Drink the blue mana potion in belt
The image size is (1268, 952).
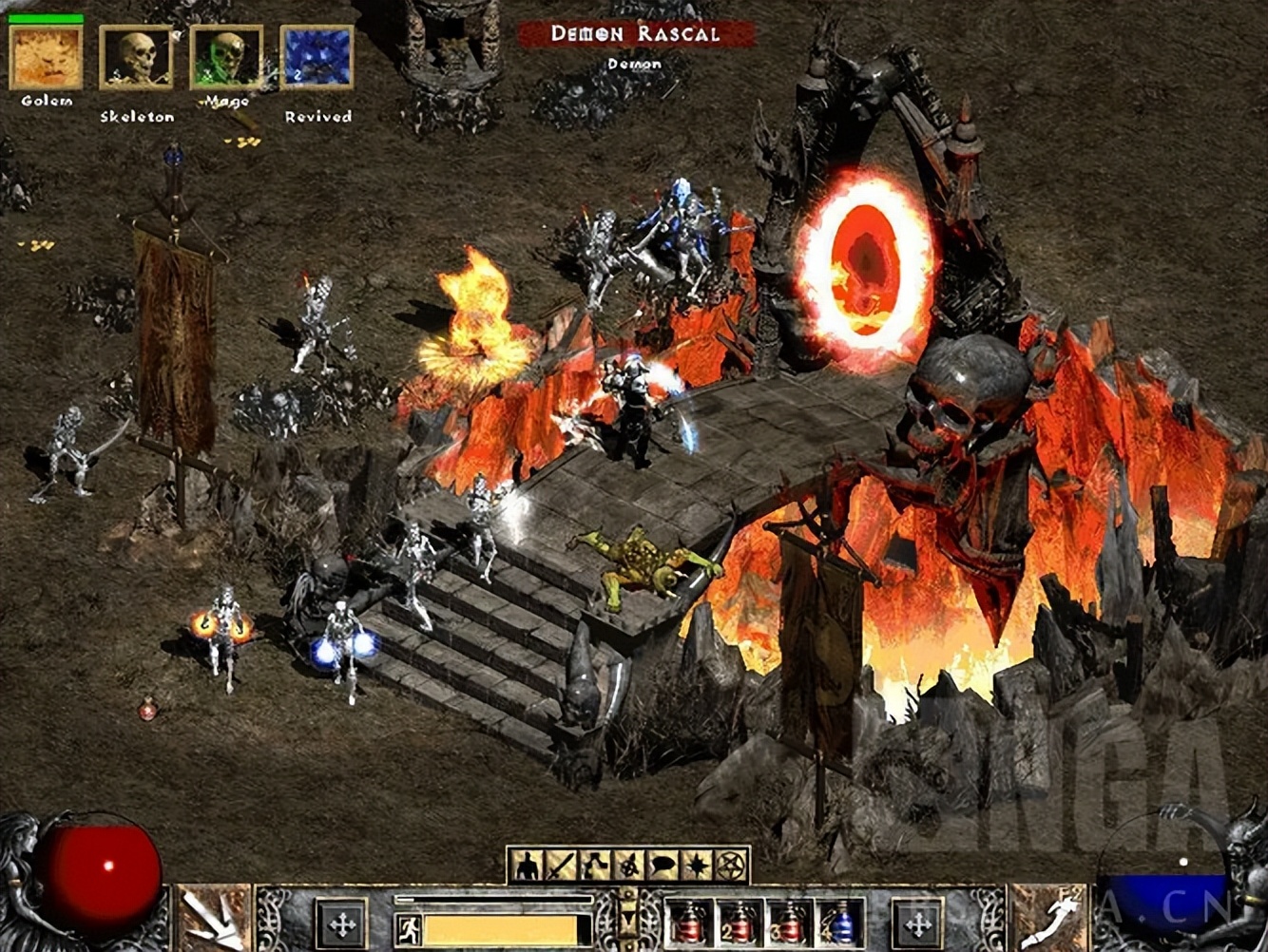click(840, 923)
